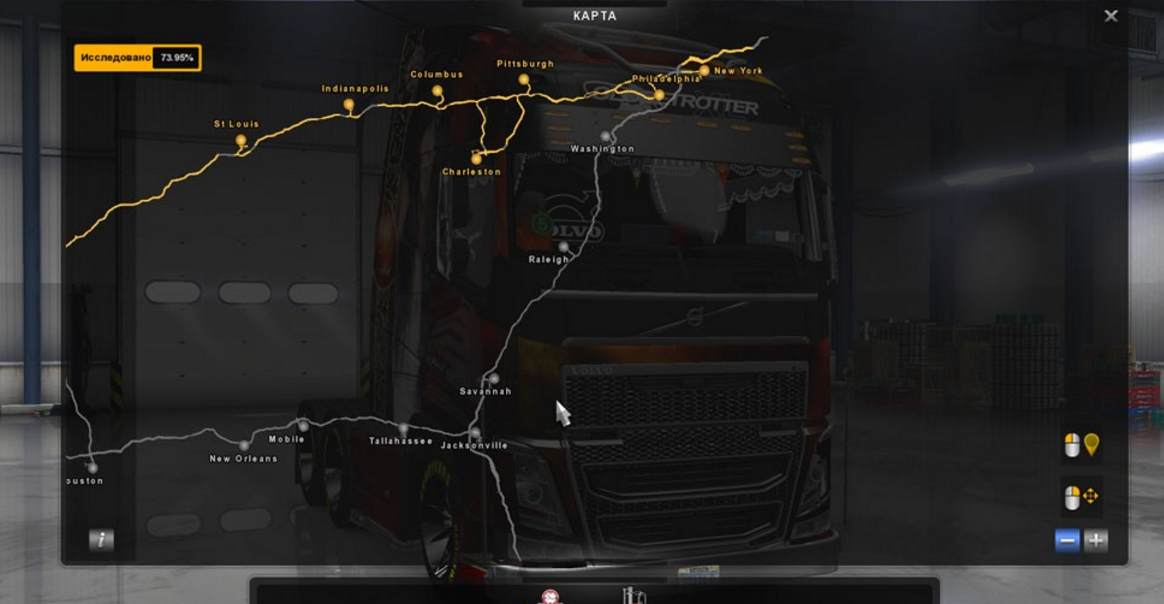Select the Charleston city marker
Viewport: 1164px width, 604px height.
476,159
